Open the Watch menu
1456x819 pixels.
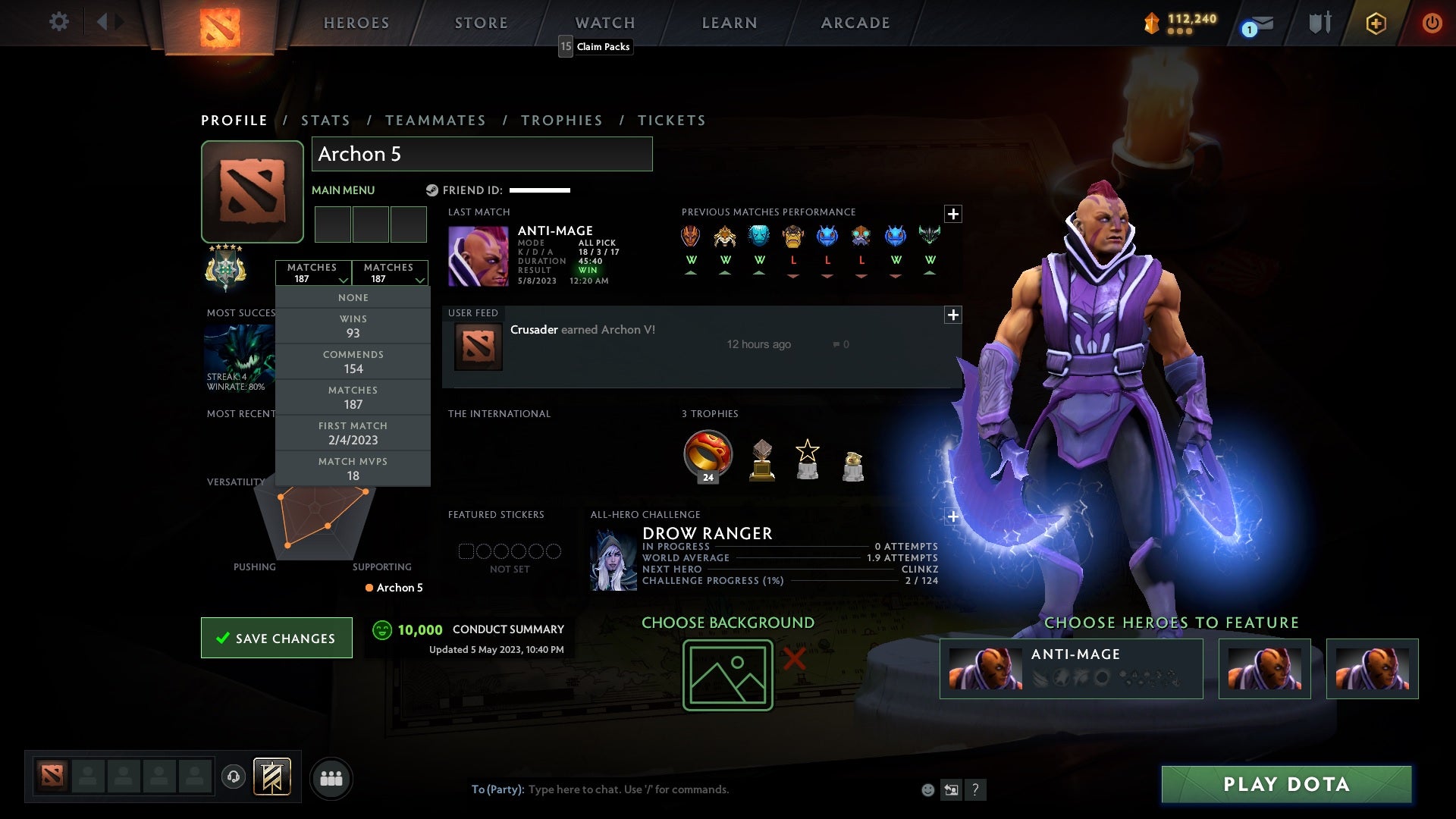click(604, 23)
